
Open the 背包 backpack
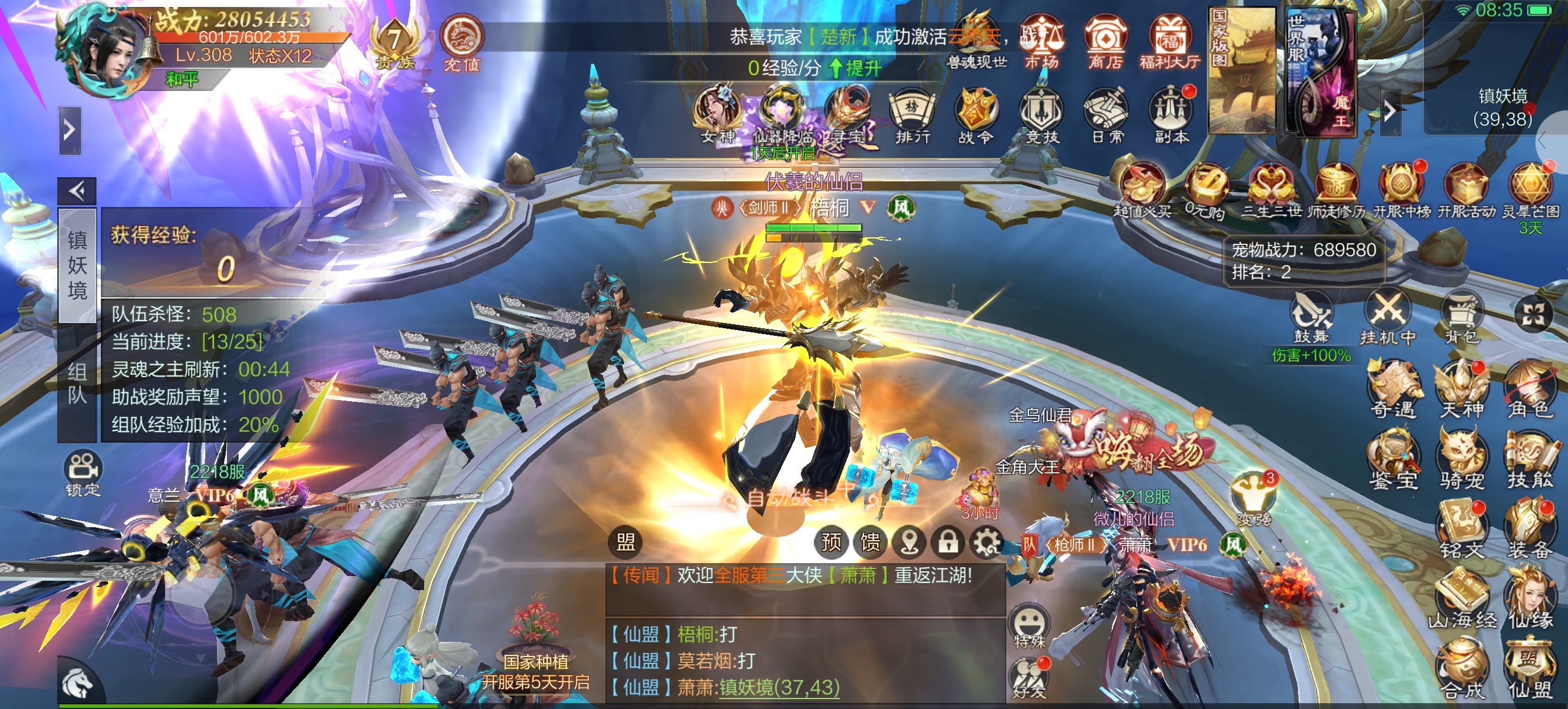(x=1461, y=318)
